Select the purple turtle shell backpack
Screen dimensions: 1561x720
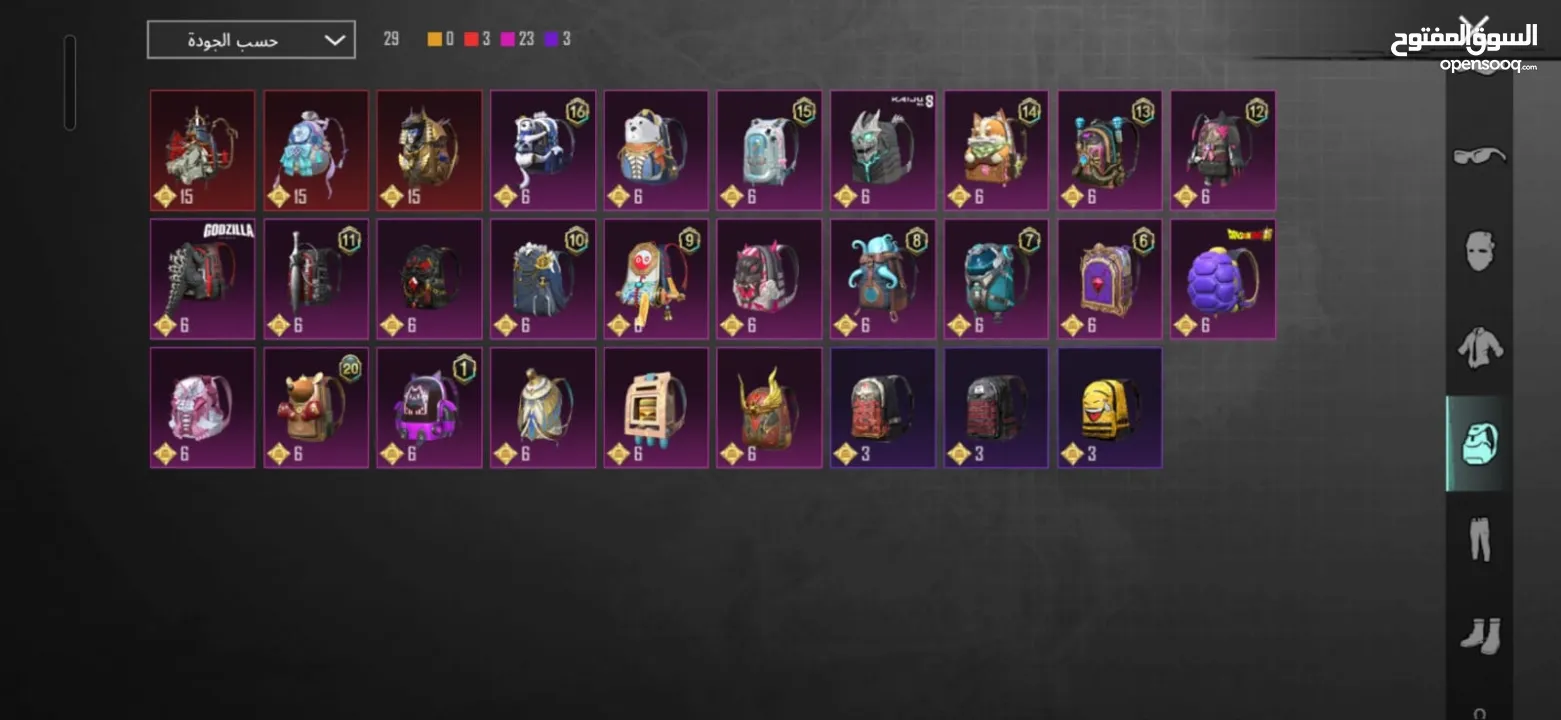[x=1222, y=279]
